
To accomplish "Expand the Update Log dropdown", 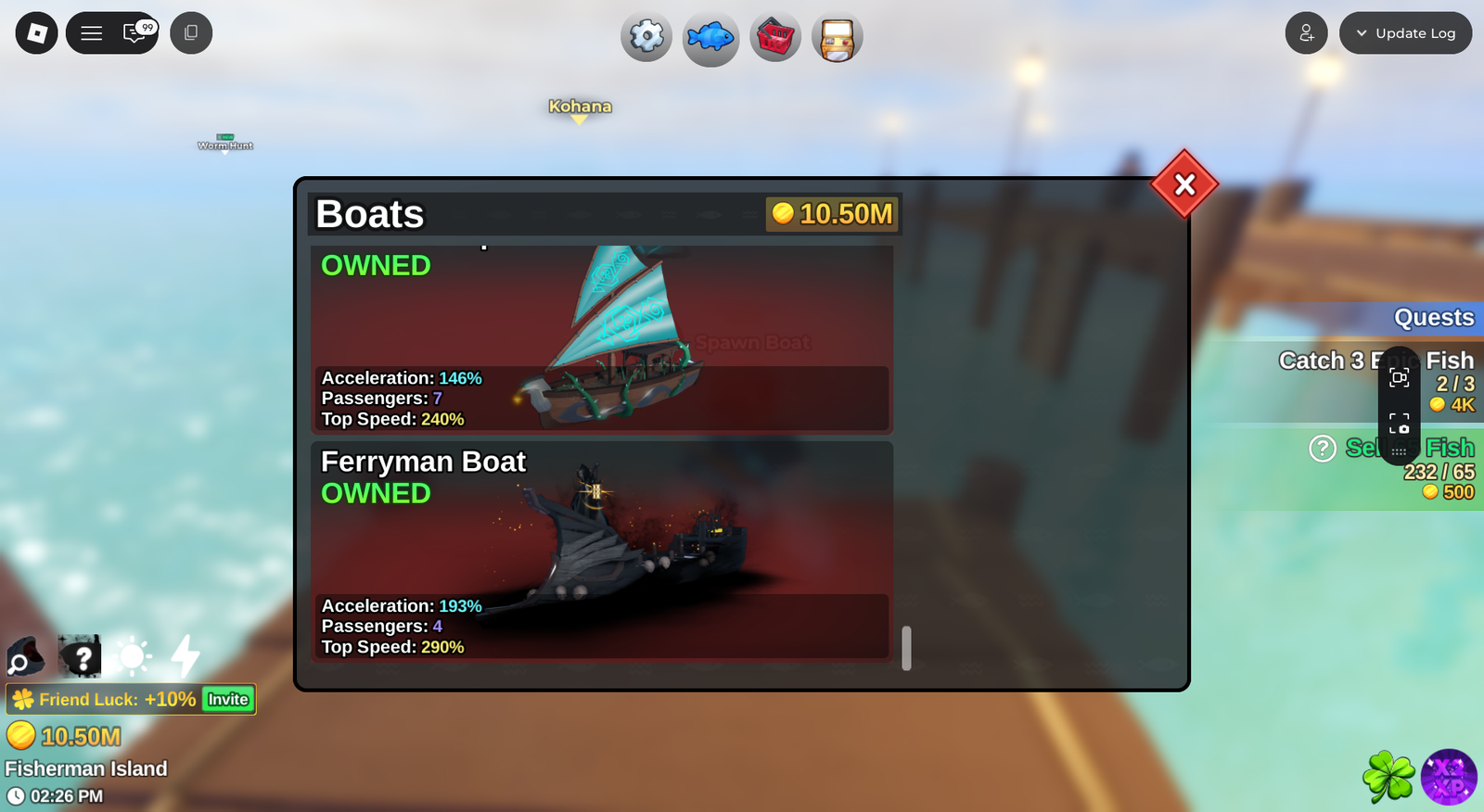I will pos(1405,33).
